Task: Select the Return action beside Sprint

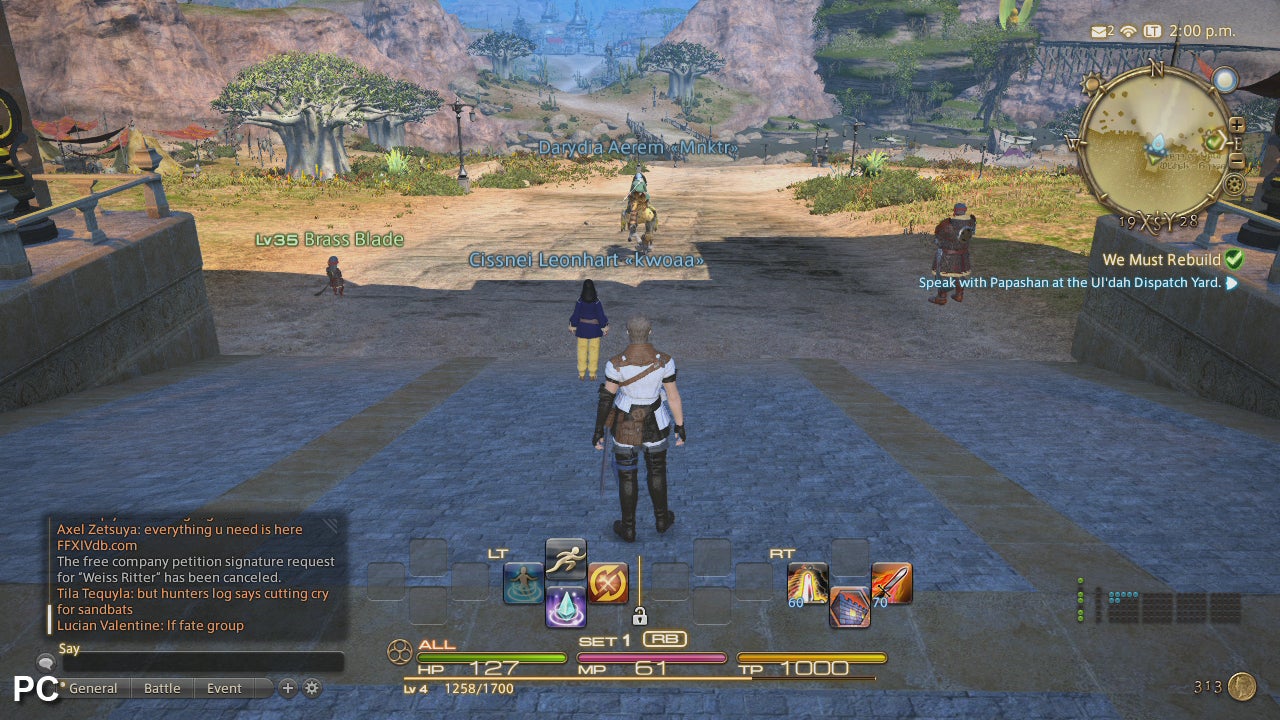Action: click(x=521, y=581)
